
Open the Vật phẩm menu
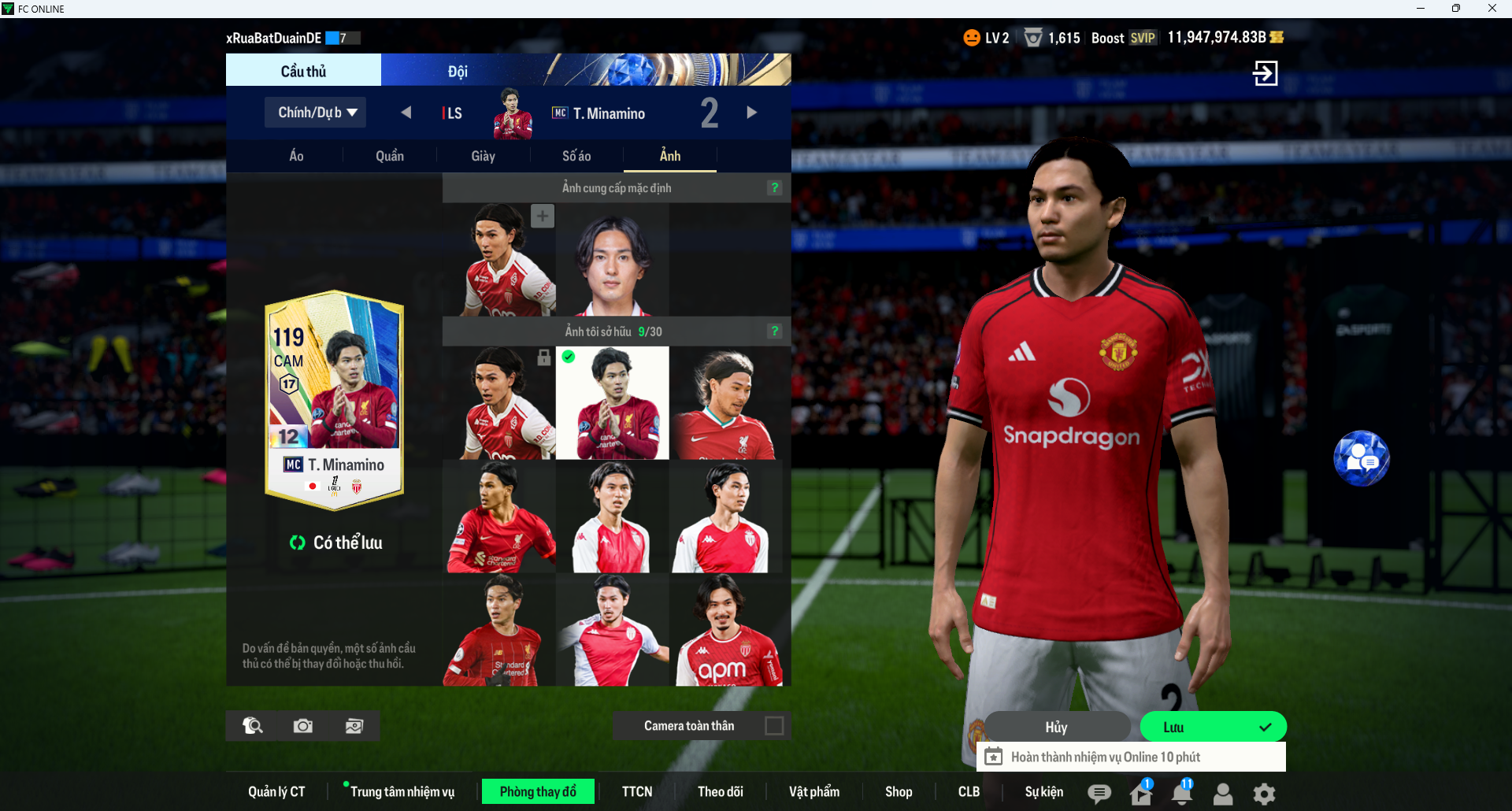point(814,791)
